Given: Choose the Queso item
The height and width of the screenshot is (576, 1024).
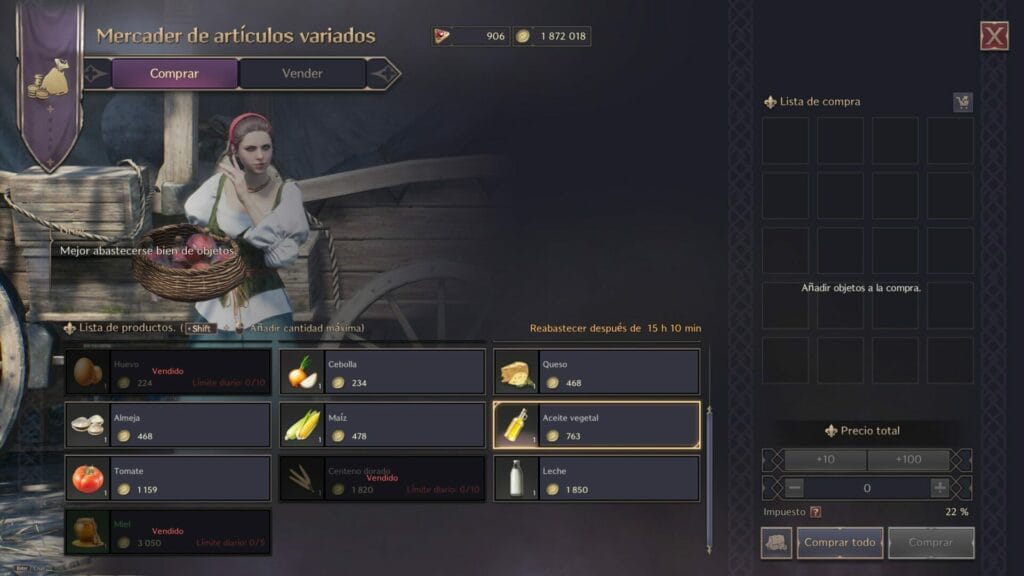Looking at the screenshot, I should [x=596, y=372].
